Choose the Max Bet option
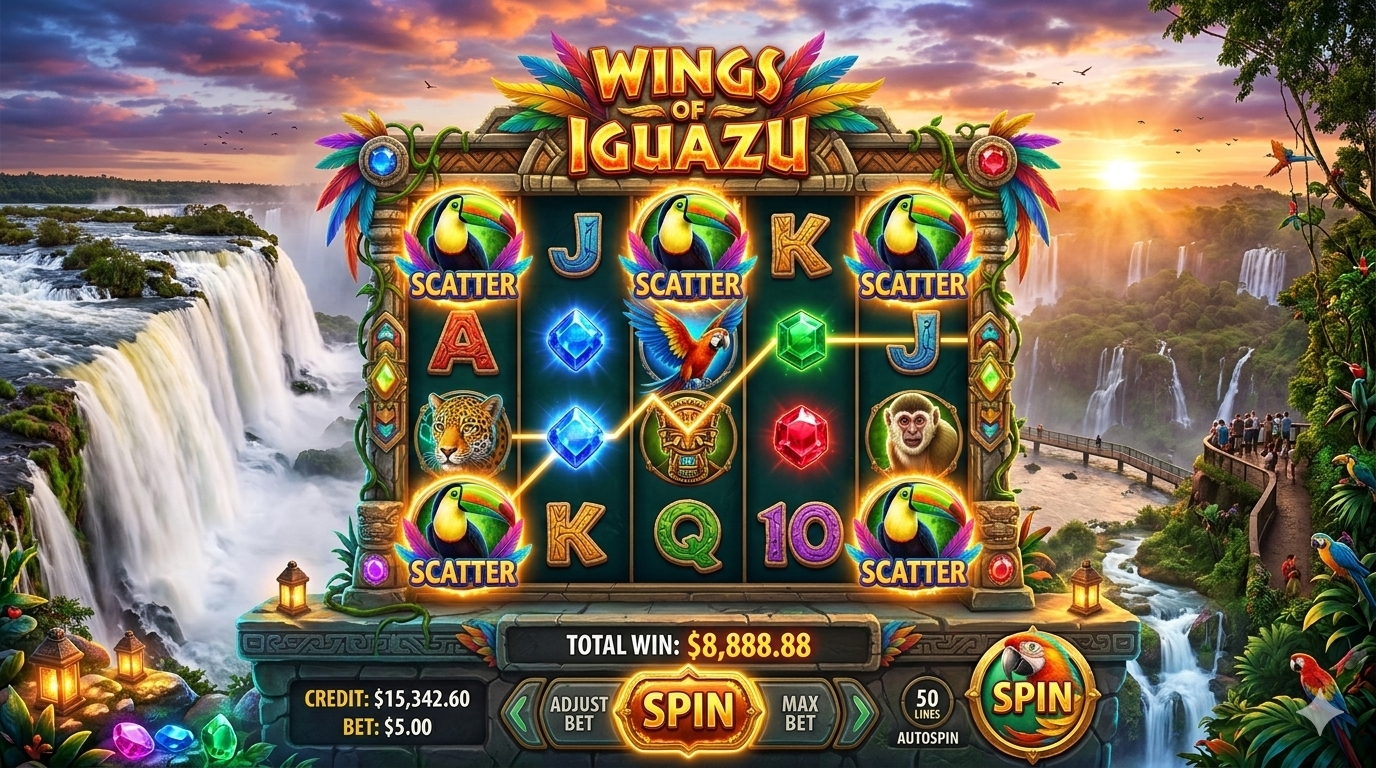This screenshot has height=768, width=1376. (799, 712)
